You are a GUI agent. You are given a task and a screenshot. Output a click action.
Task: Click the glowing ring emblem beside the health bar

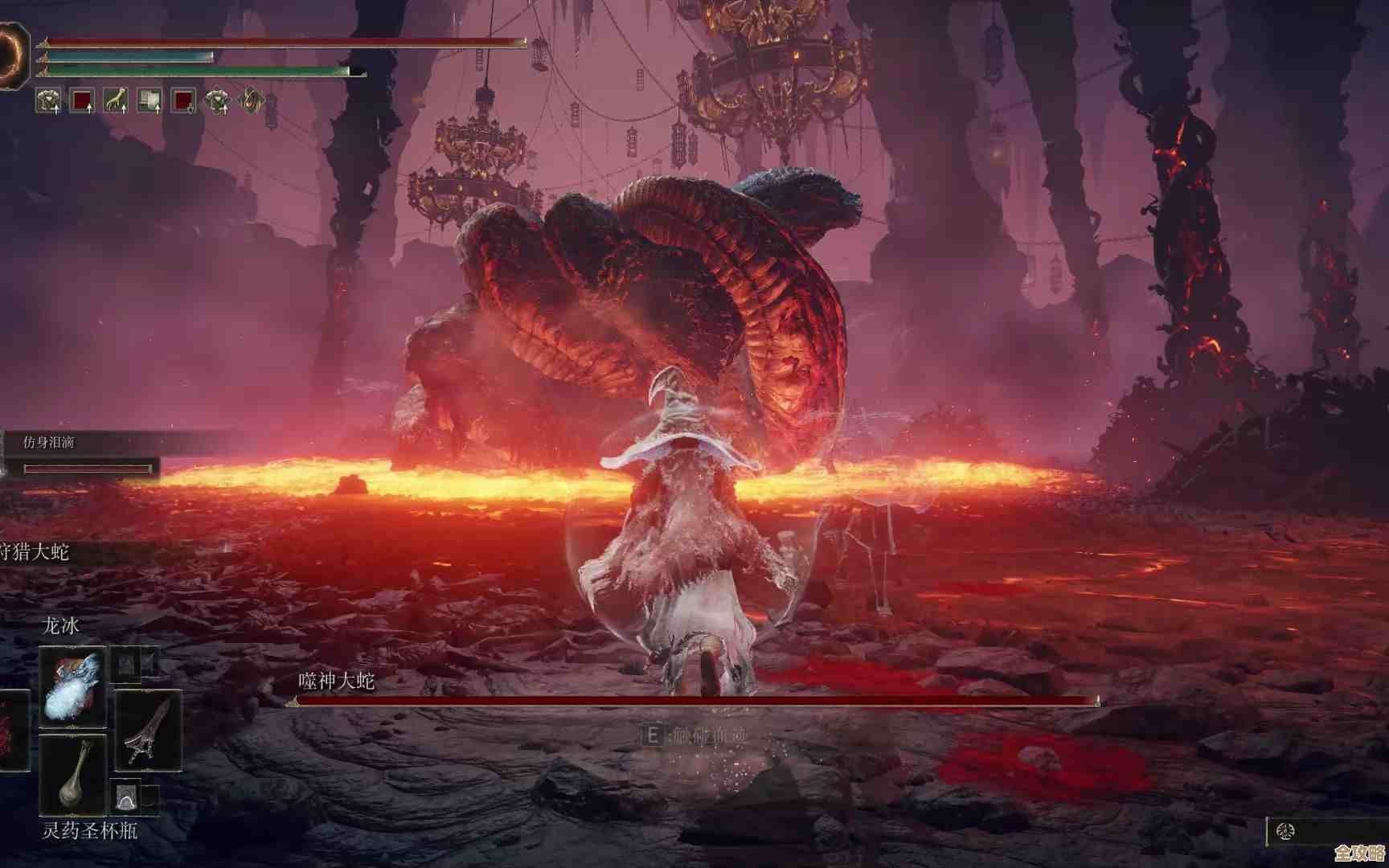(x=14, y=55)
